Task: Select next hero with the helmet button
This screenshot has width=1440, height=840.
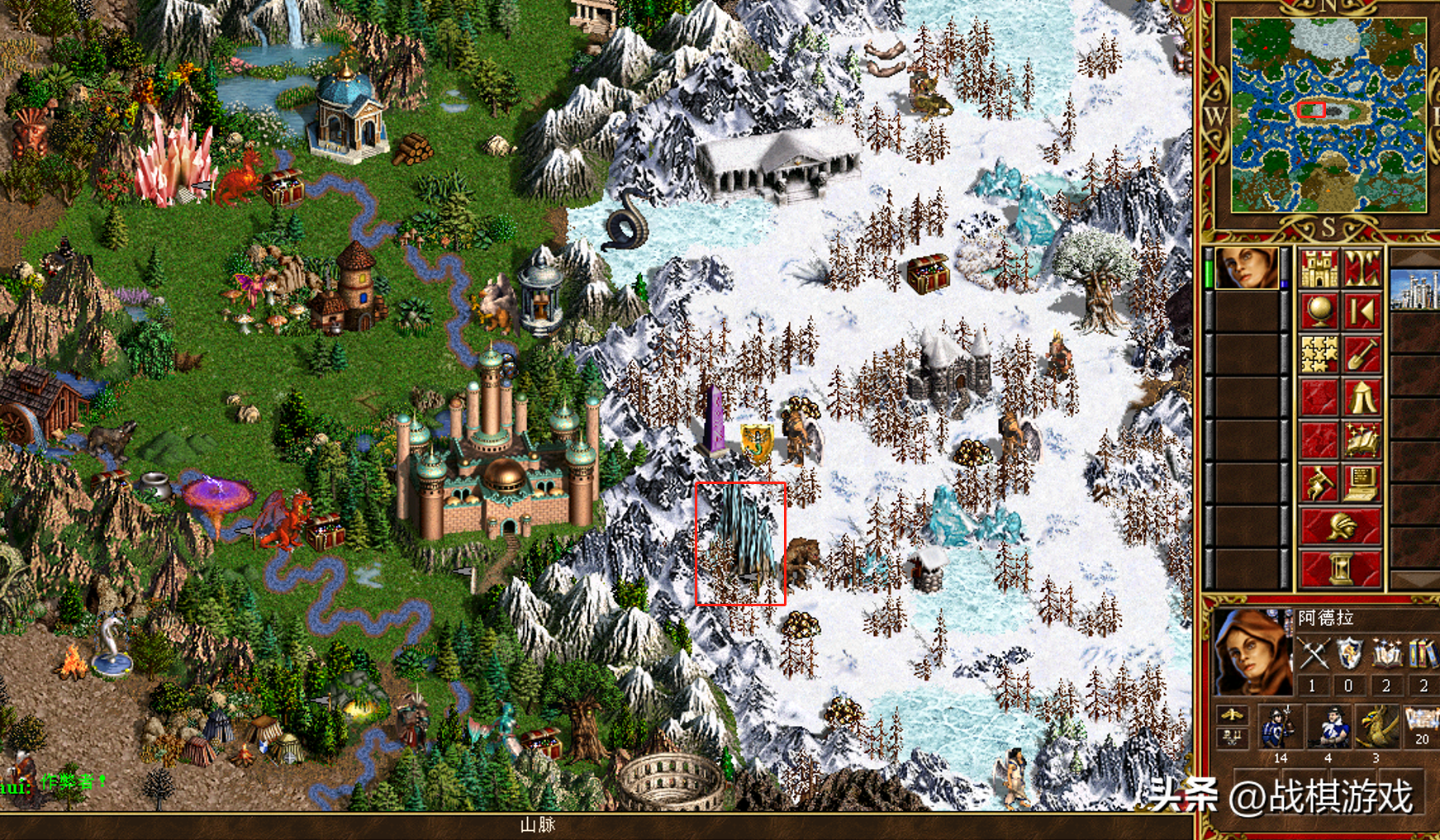Action: point(1340,527)
